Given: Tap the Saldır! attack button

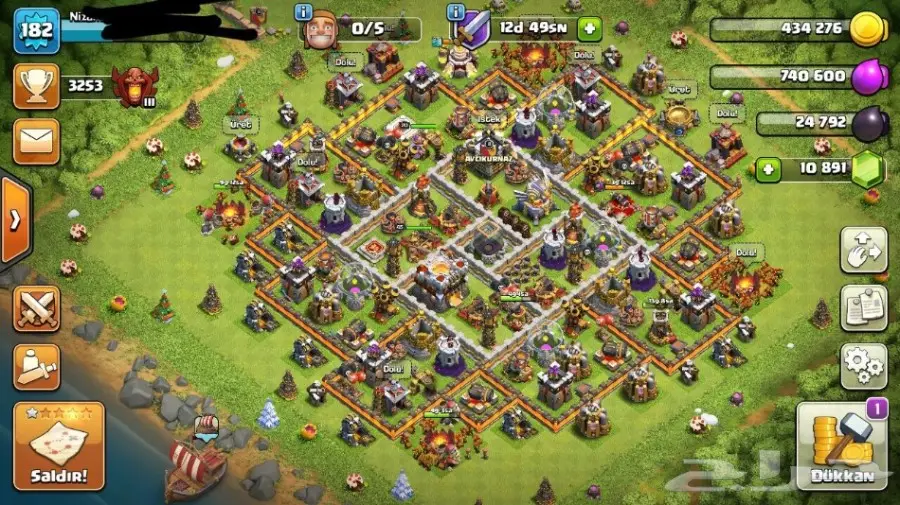Looking at the screenshot, I should tap(59, 446).
